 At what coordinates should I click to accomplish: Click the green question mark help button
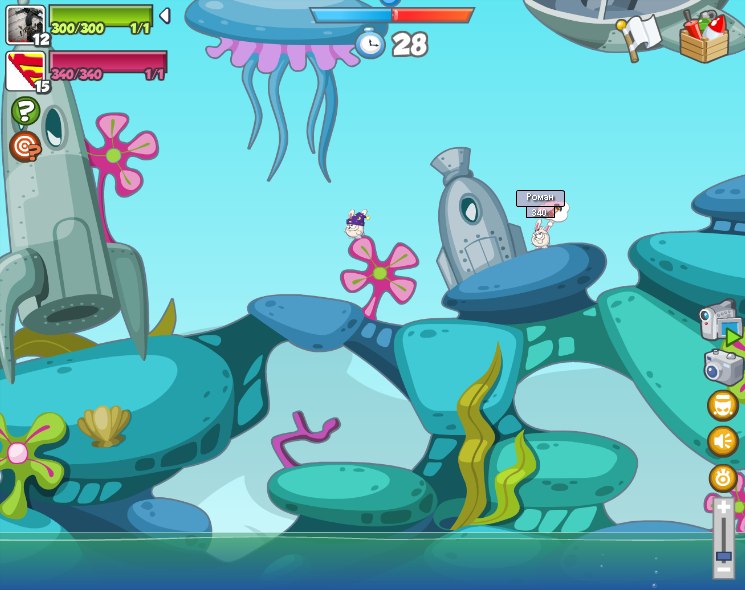pos(25,111)
